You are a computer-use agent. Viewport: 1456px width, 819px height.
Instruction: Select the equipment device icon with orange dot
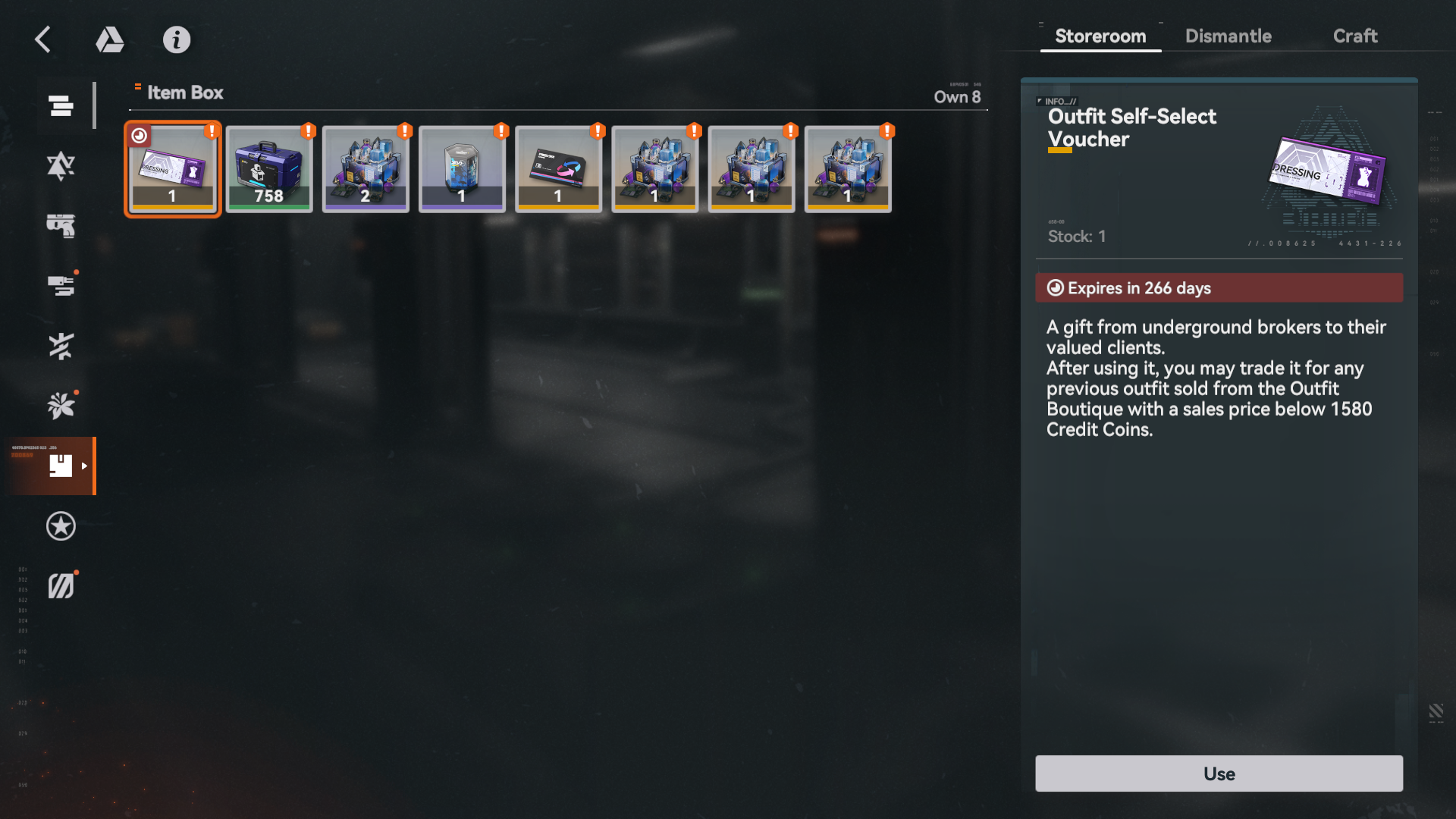(61, 284)
